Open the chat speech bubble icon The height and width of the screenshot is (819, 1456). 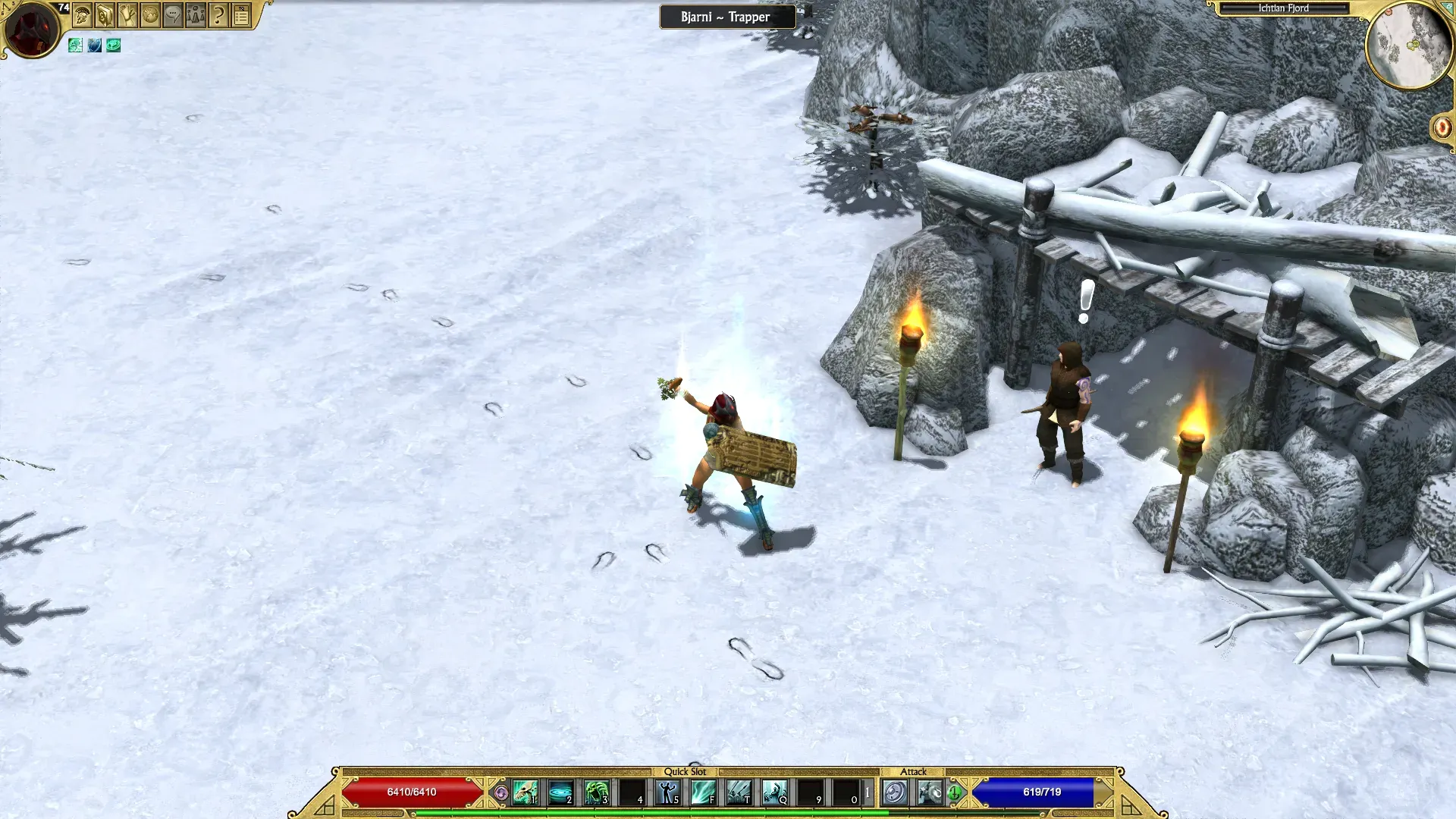pos(173,15)
